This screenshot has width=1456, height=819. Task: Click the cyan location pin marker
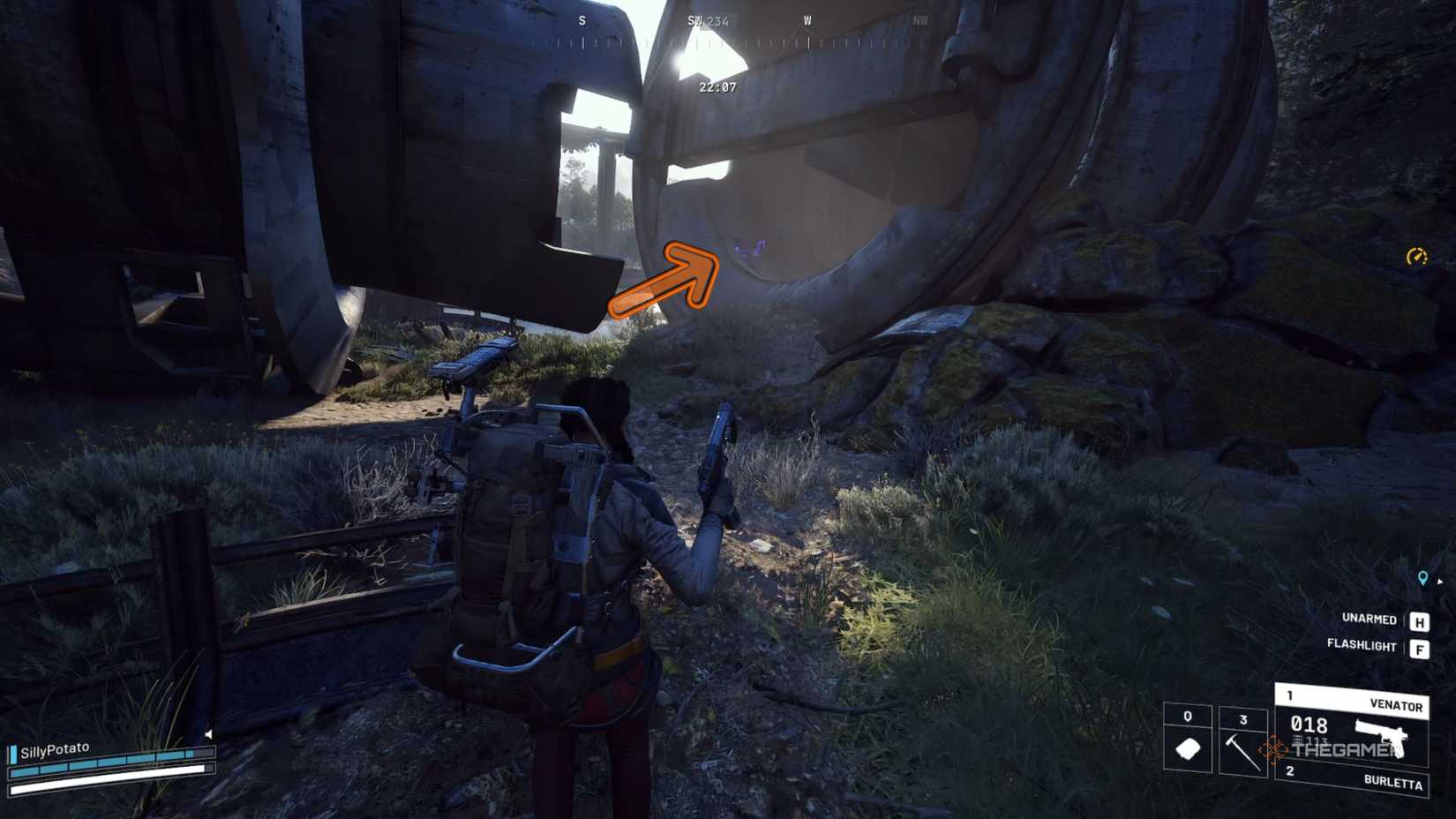(x=1422, y=578)
